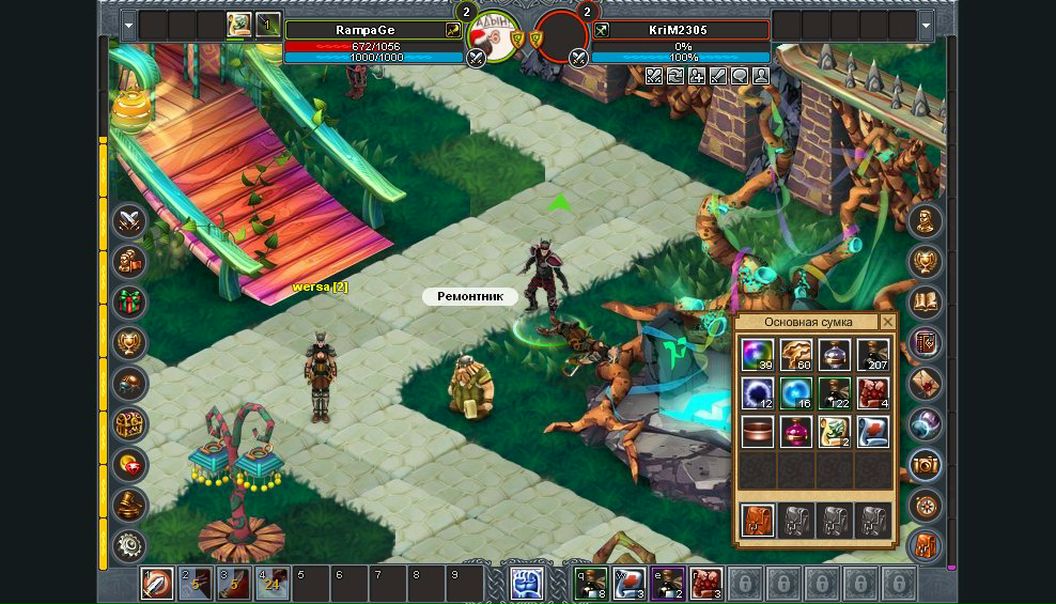Image resolution: width=1056 pixels, height=604 pixels.
Task: Take a screenshot with the camera button
Action: pos(925,465)
